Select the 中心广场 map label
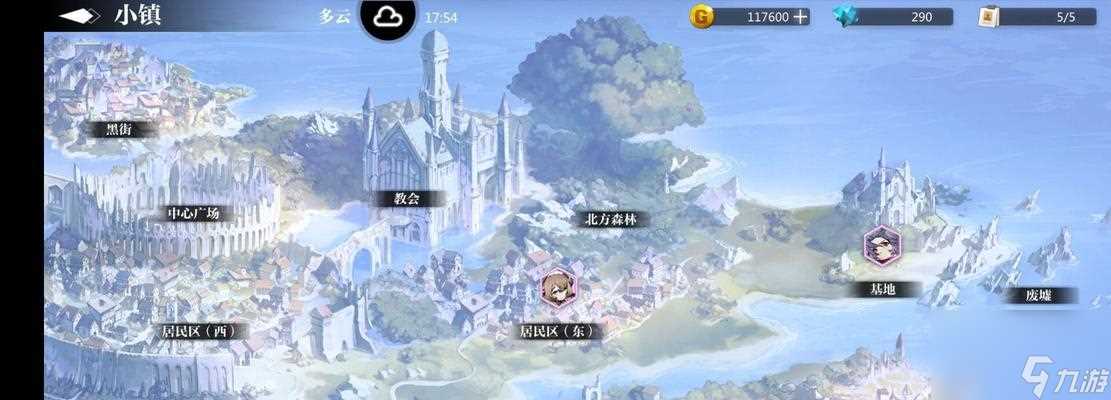1111x400 pixels. point(193,214)
